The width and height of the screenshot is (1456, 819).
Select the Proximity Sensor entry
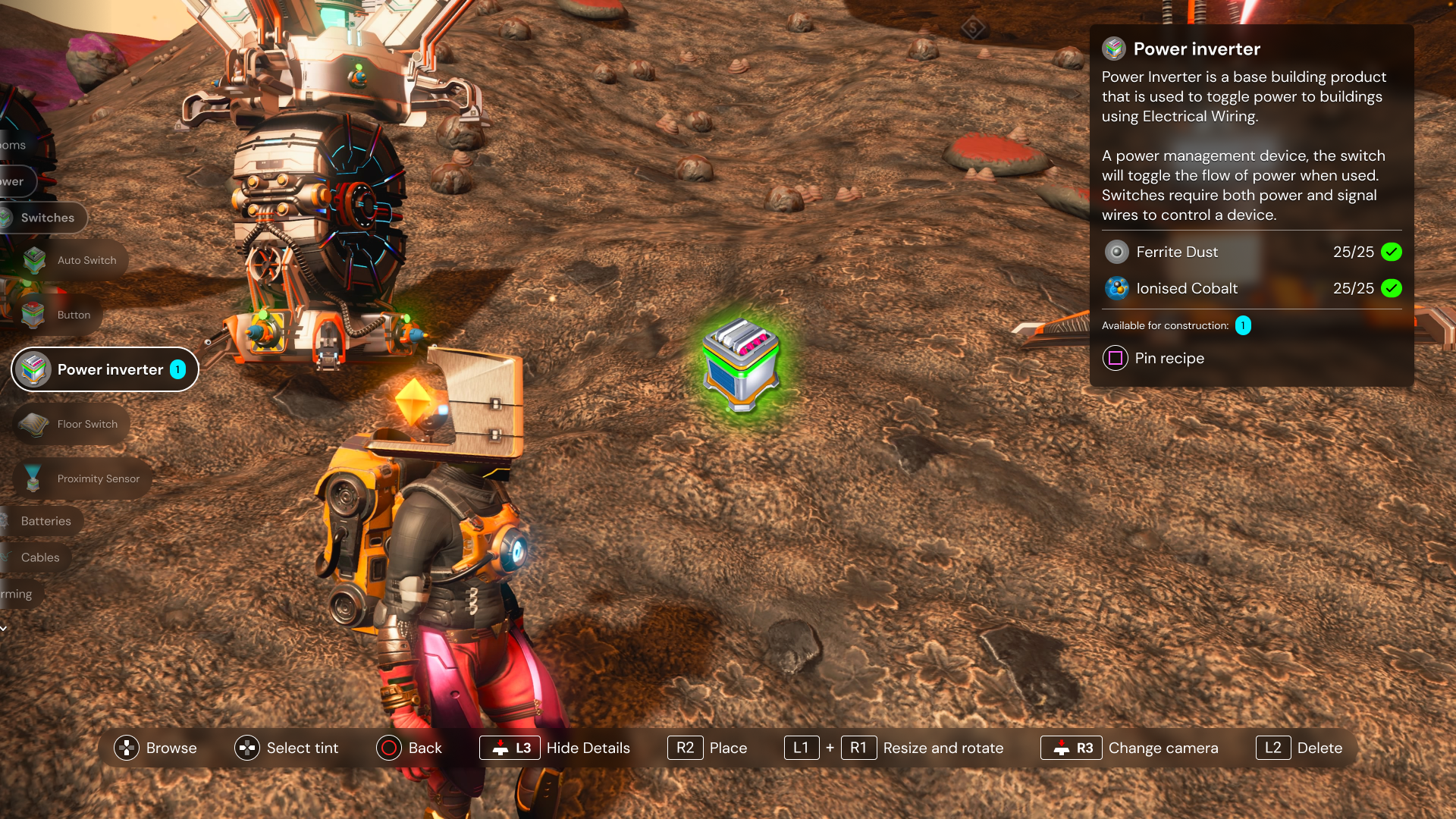point(83,479)
